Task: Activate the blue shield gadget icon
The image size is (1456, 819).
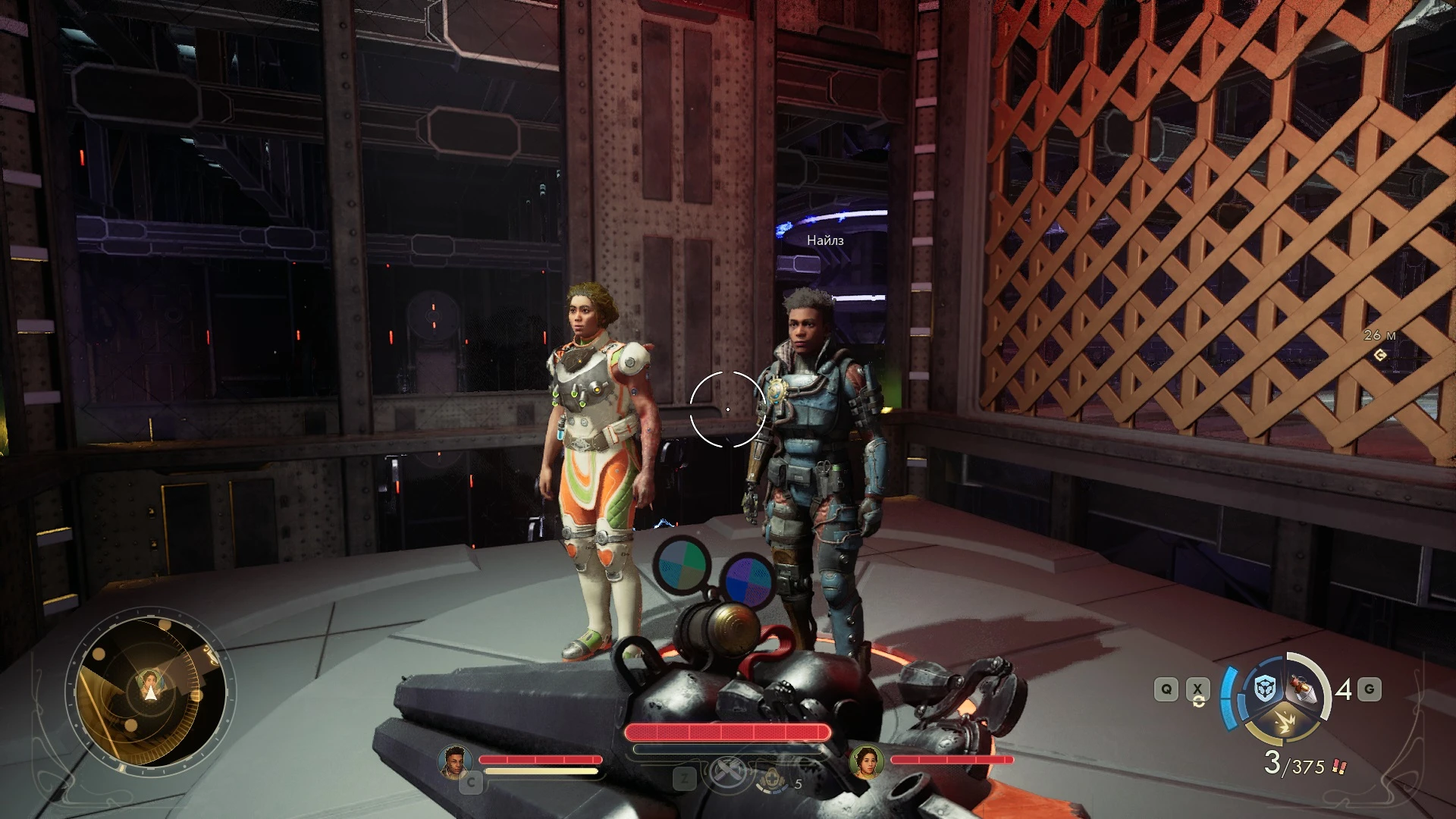Action: 1264,689
